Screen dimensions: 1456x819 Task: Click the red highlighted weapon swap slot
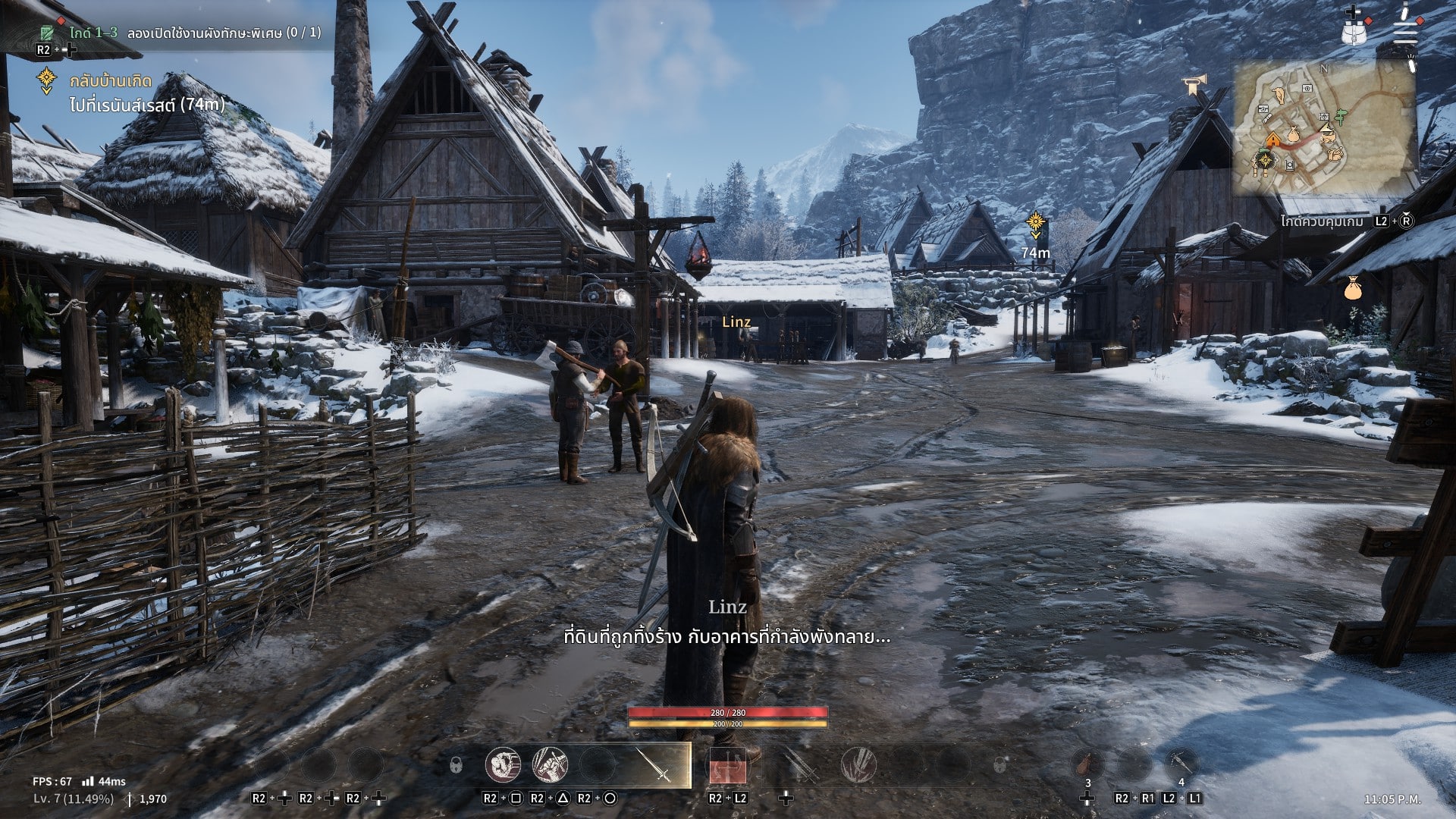tap(727, 766)
